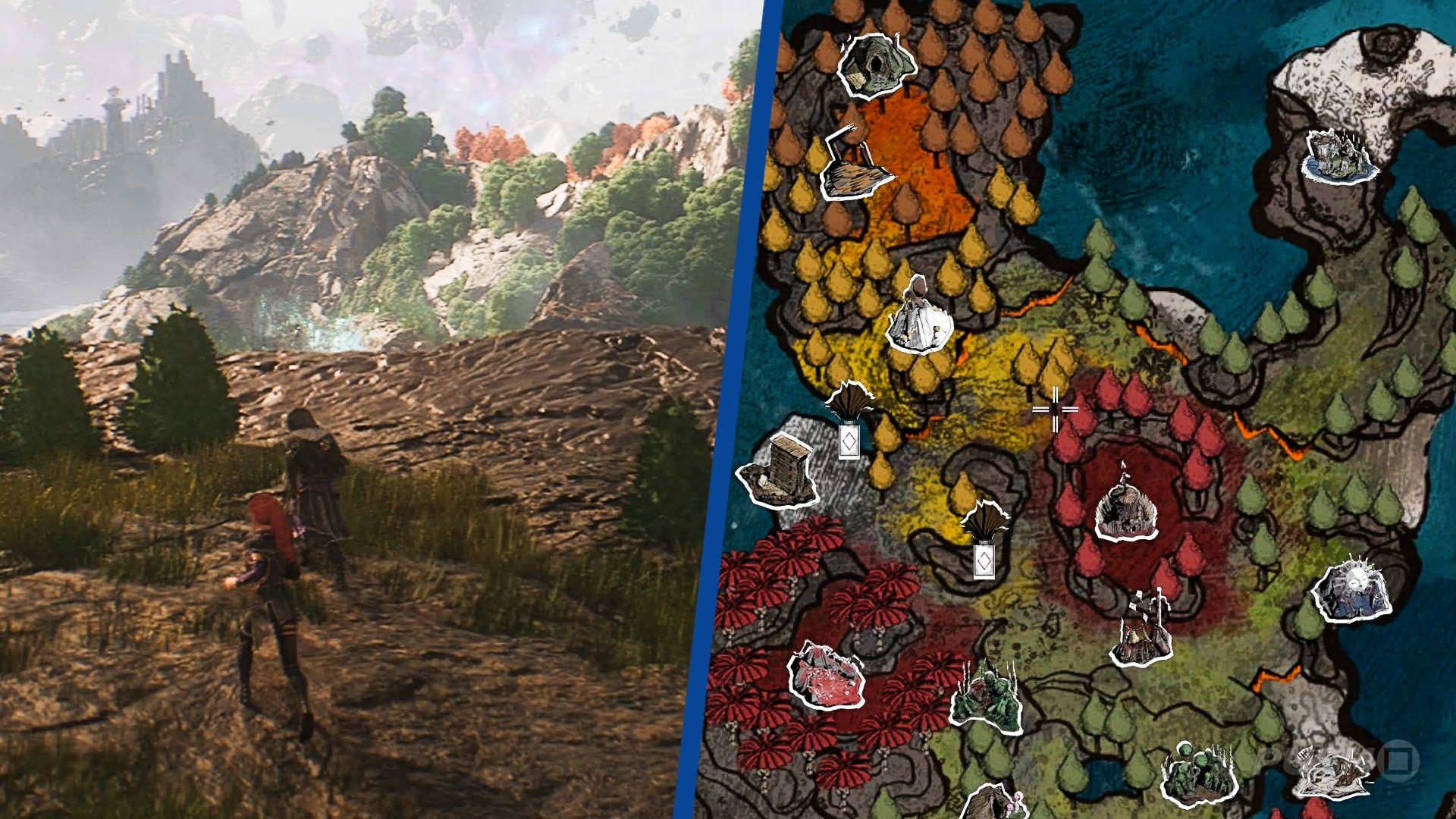Select the white wreckage marker near the watermark

1332,772
